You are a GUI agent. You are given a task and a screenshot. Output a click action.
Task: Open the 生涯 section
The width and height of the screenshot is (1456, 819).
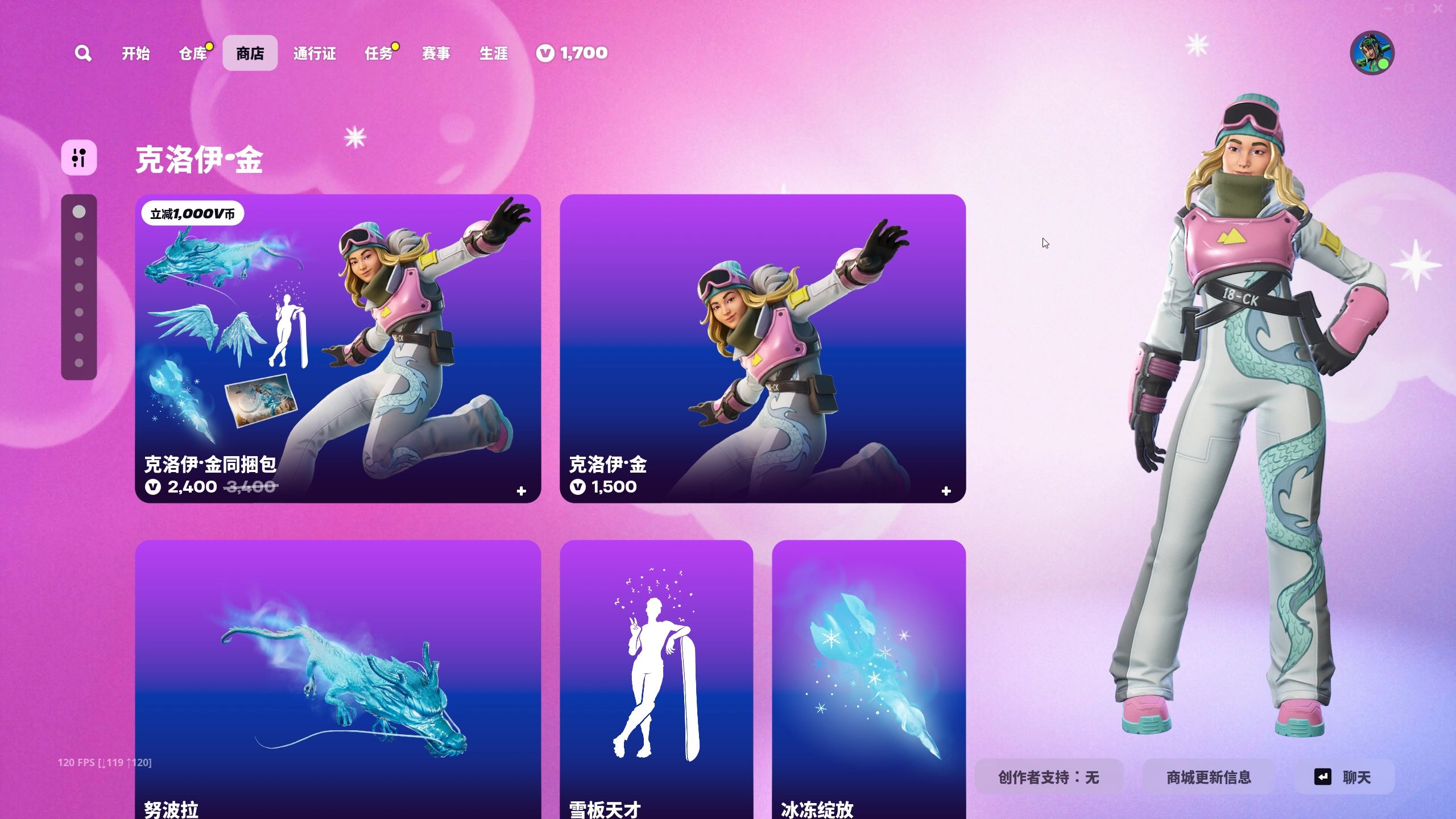(494, 53)
